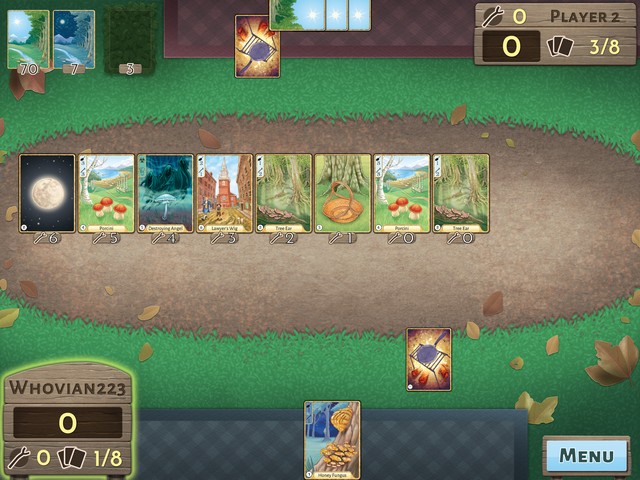
Task: Choose the basket card in the forest
Action: (343, 193)
